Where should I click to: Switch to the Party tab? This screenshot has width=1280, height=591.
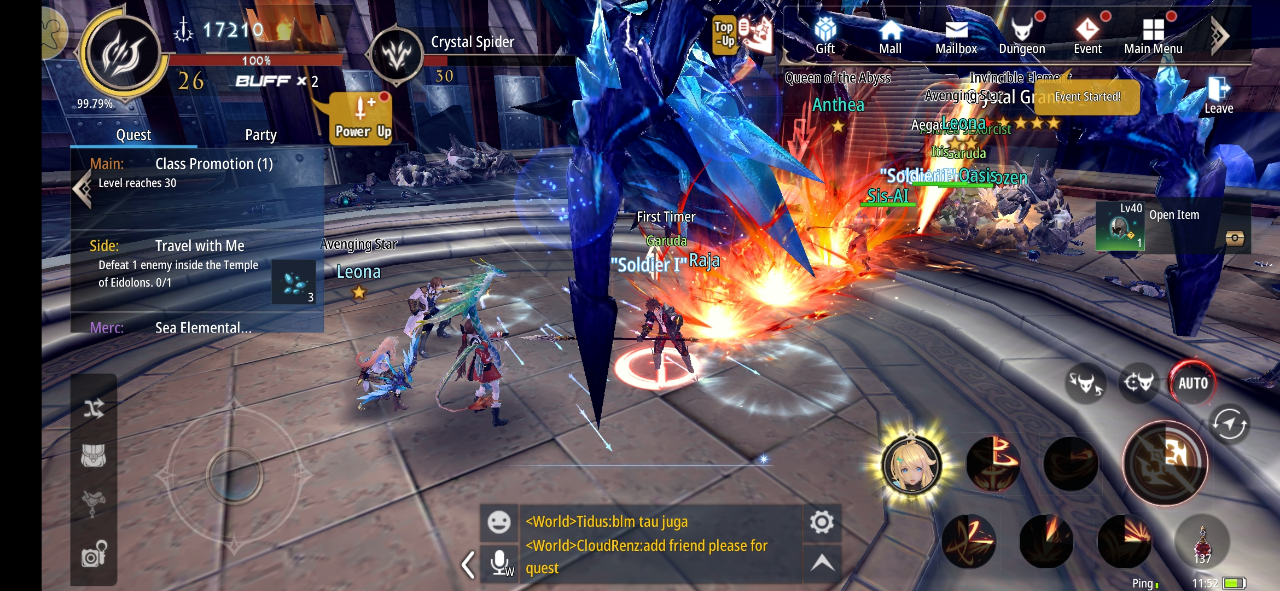coord(261,135)
